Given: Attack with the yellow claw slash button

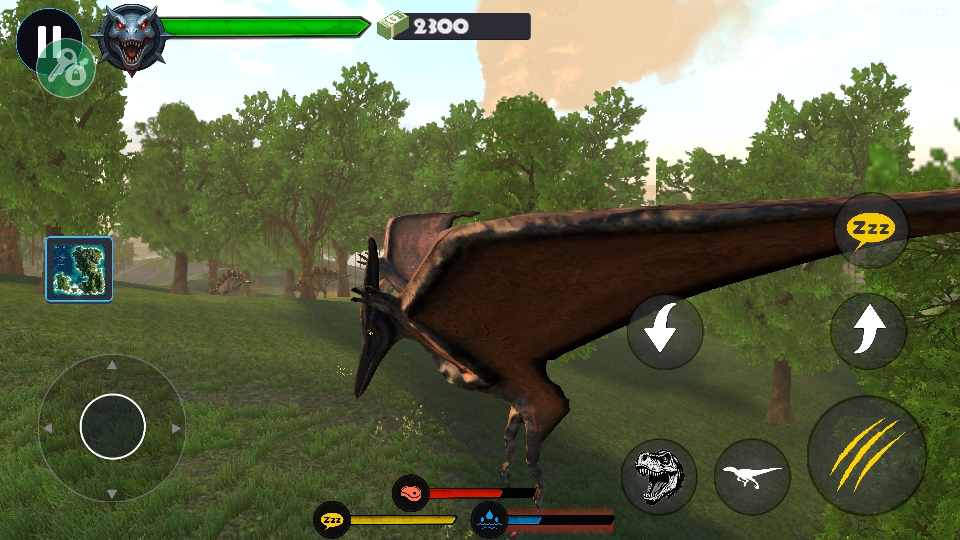Looking at the screenshot, I should (866, 456).
